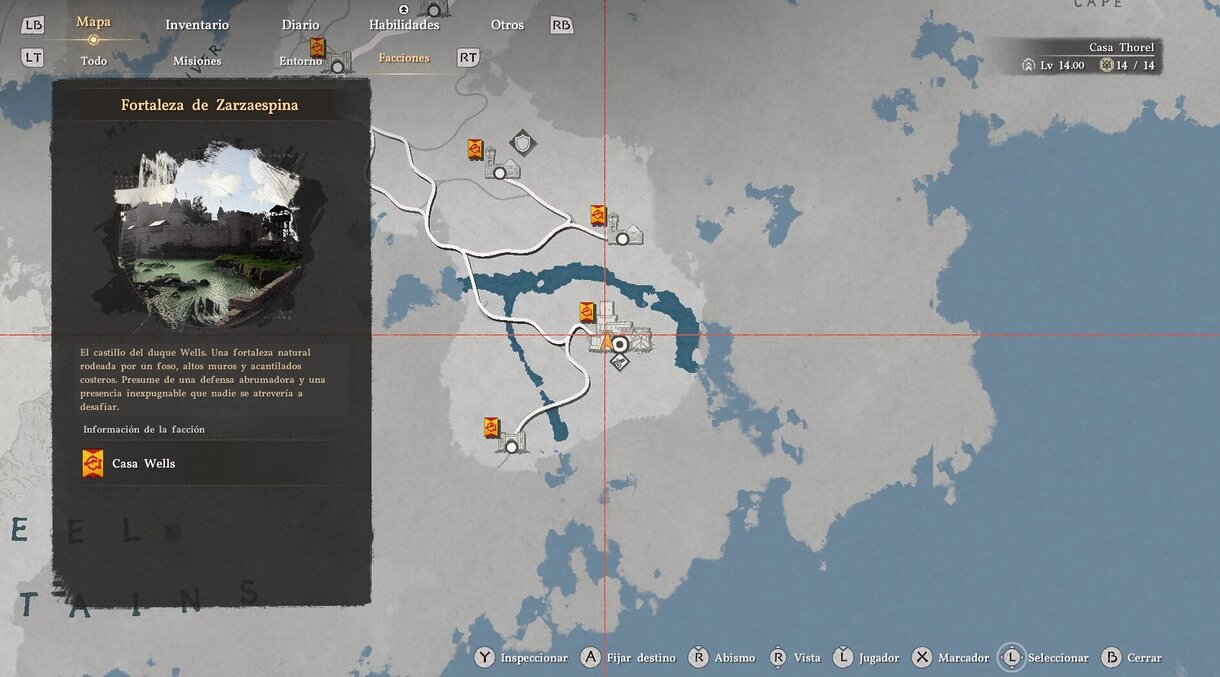This screenshot has width=1220, height=677.
Task: Select the Otros tab
Action: (x=507, y=25)
